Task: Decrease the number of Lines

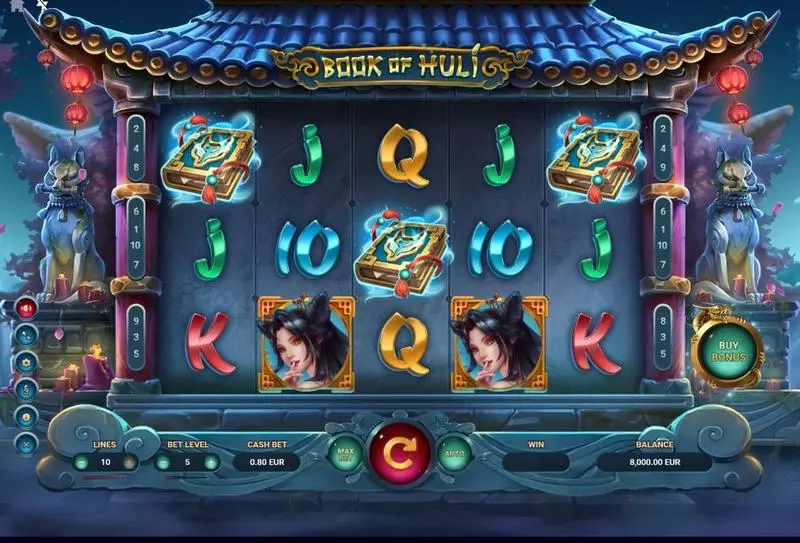Action: pos(81,461)
